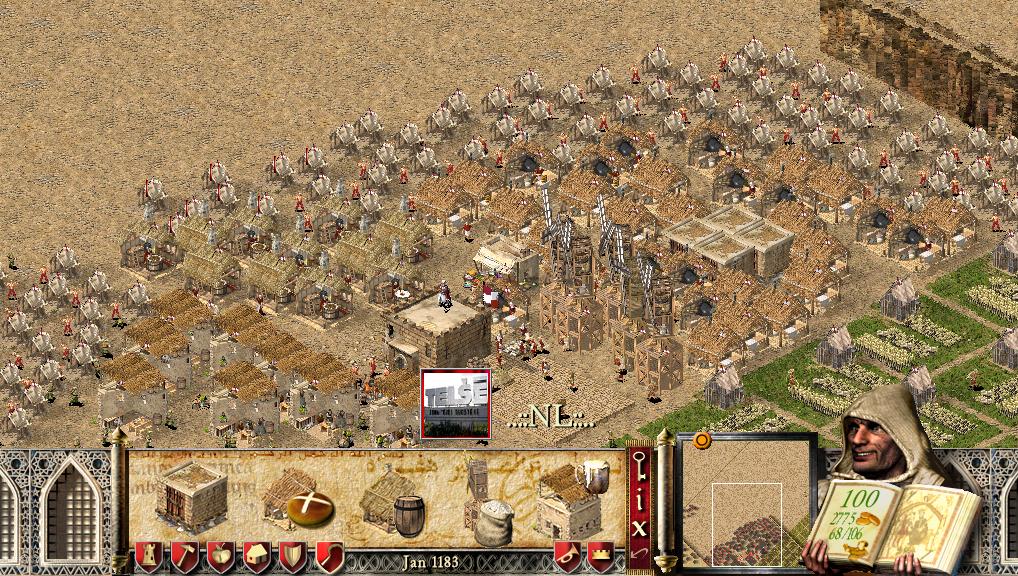The image size is (1018, 576).
Task: Show the town buildings house category
Action: pos(255,556)
